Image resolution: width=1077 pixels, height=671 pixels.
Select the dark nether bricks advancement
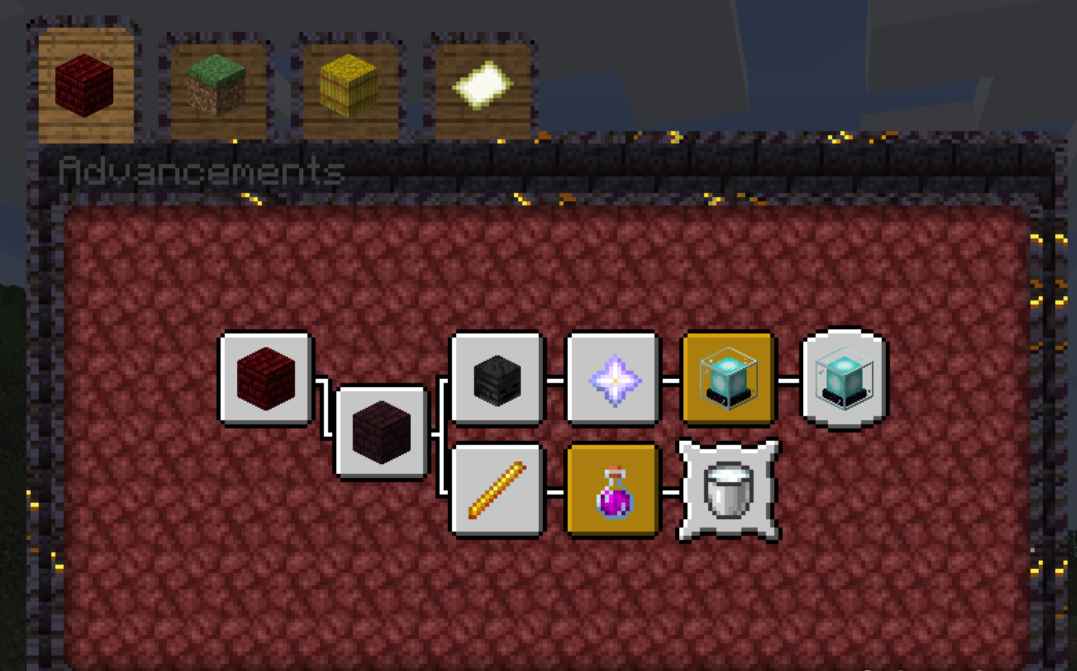click(x=381, y=432)
